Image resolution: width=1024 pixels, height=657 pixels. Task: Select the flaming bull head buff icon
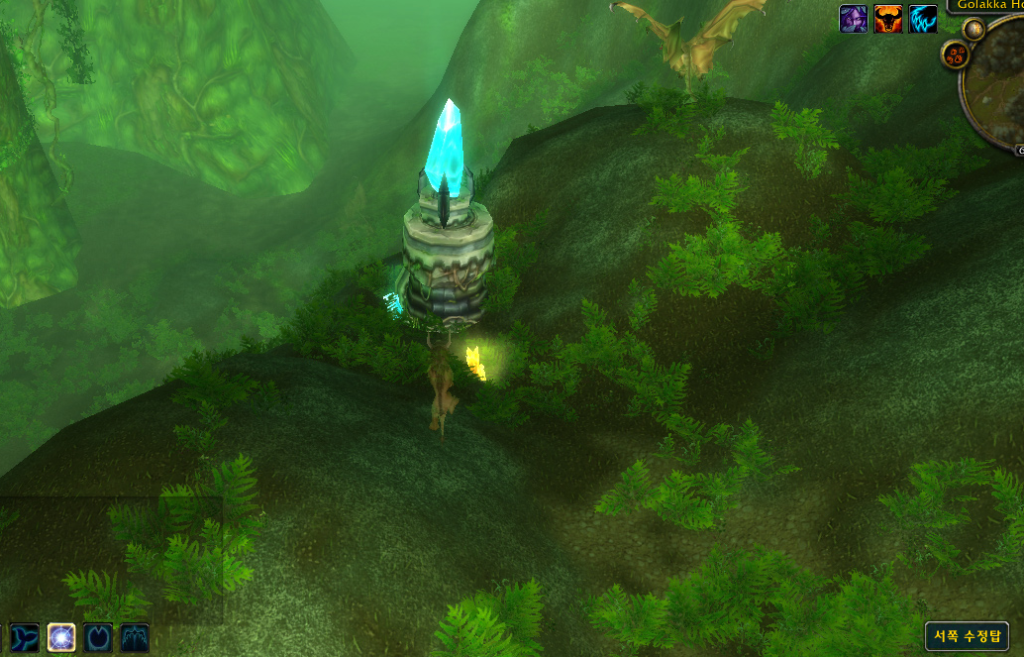[888, 19]
